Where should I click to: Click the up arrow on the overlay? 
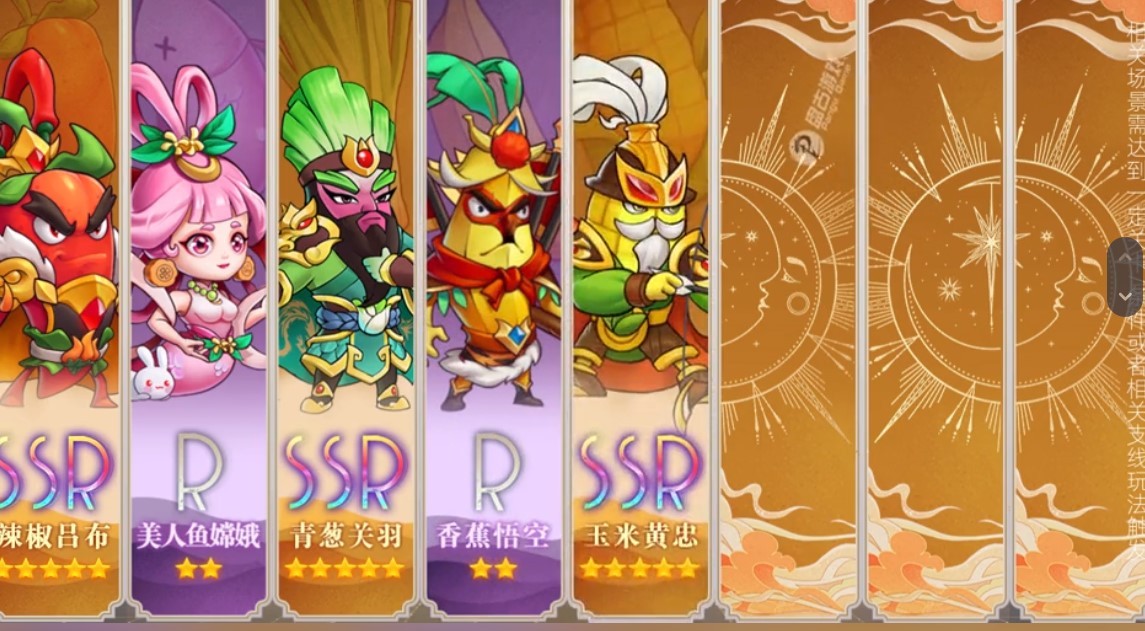click(x=1127, y=258)
